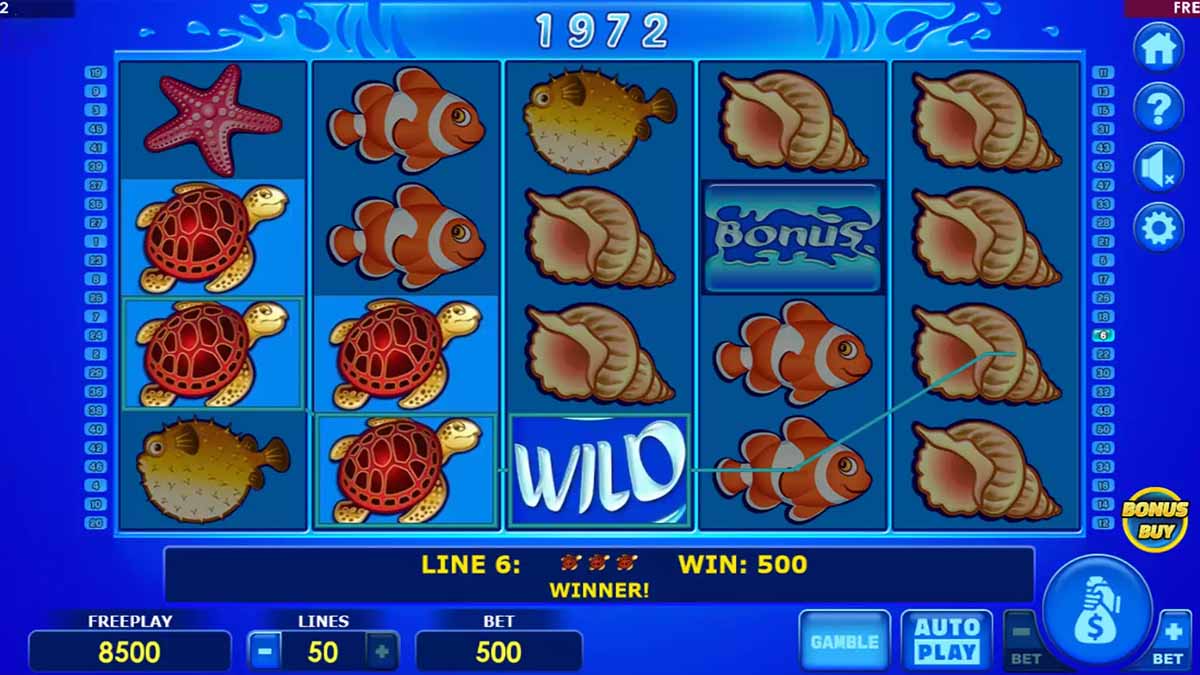The height and width of the screenshot is (675, 1200).
Task: Open the gear settings menu
Action: click(x=1158, y=228)
